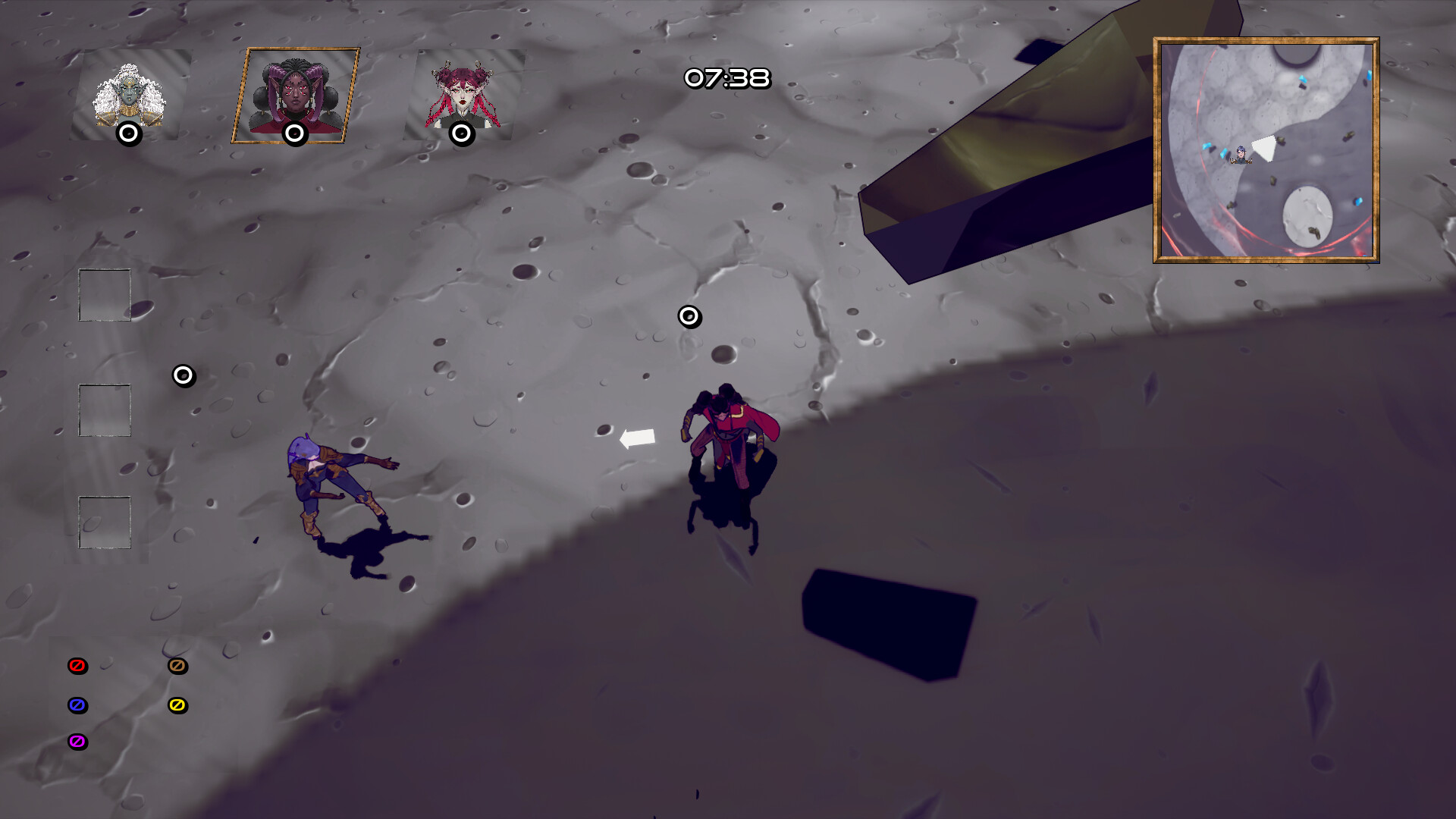
Task: Select the red-haired character portrait
Action: click(x=461, y=89)
